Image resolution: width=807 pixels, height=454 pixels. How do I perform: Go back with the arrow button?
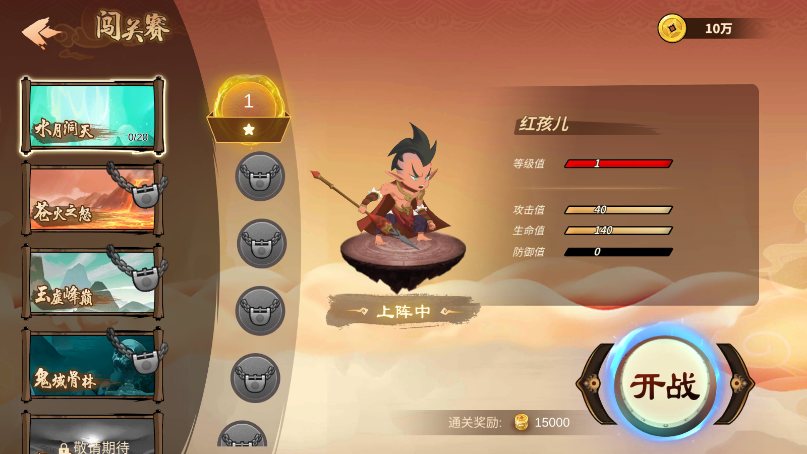41,32
